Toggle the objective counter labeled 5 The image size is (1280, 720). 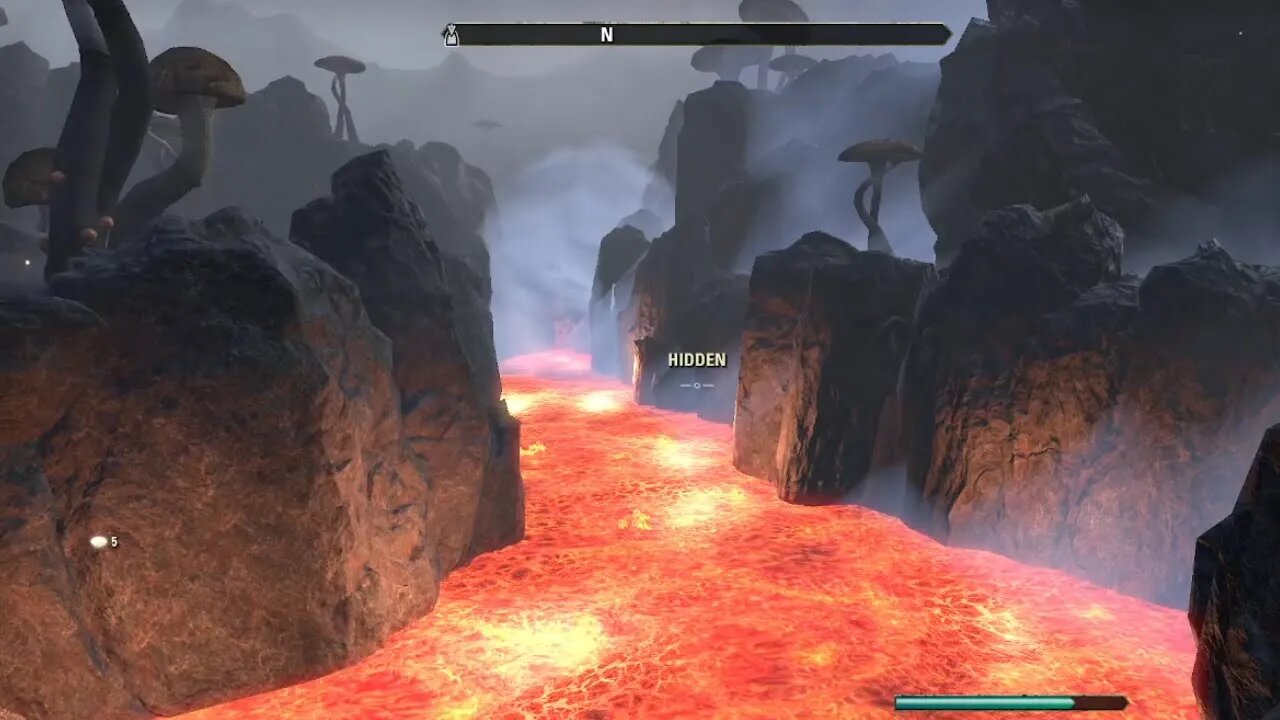pos(114,543)
